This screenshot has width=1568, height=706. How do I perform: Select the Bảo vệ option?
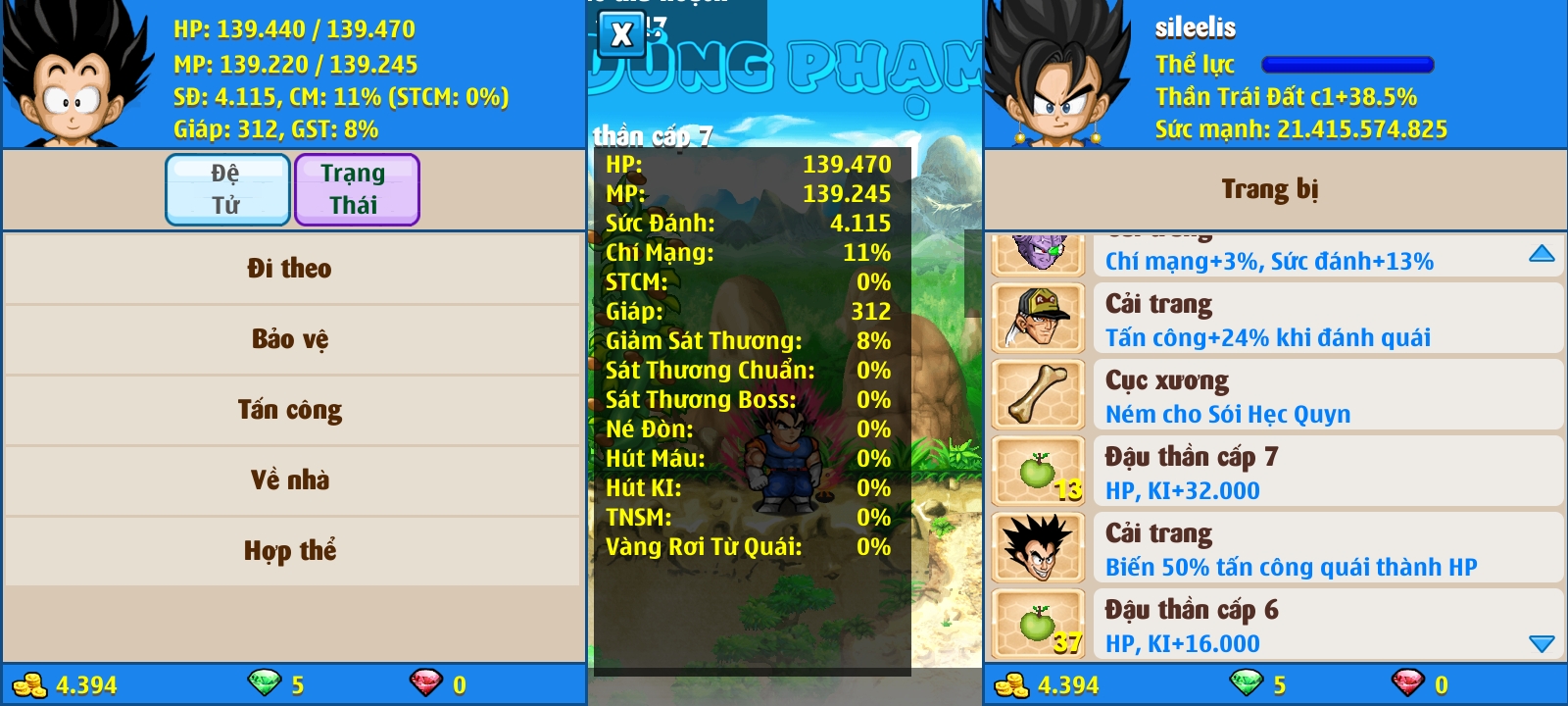[290, 339]
